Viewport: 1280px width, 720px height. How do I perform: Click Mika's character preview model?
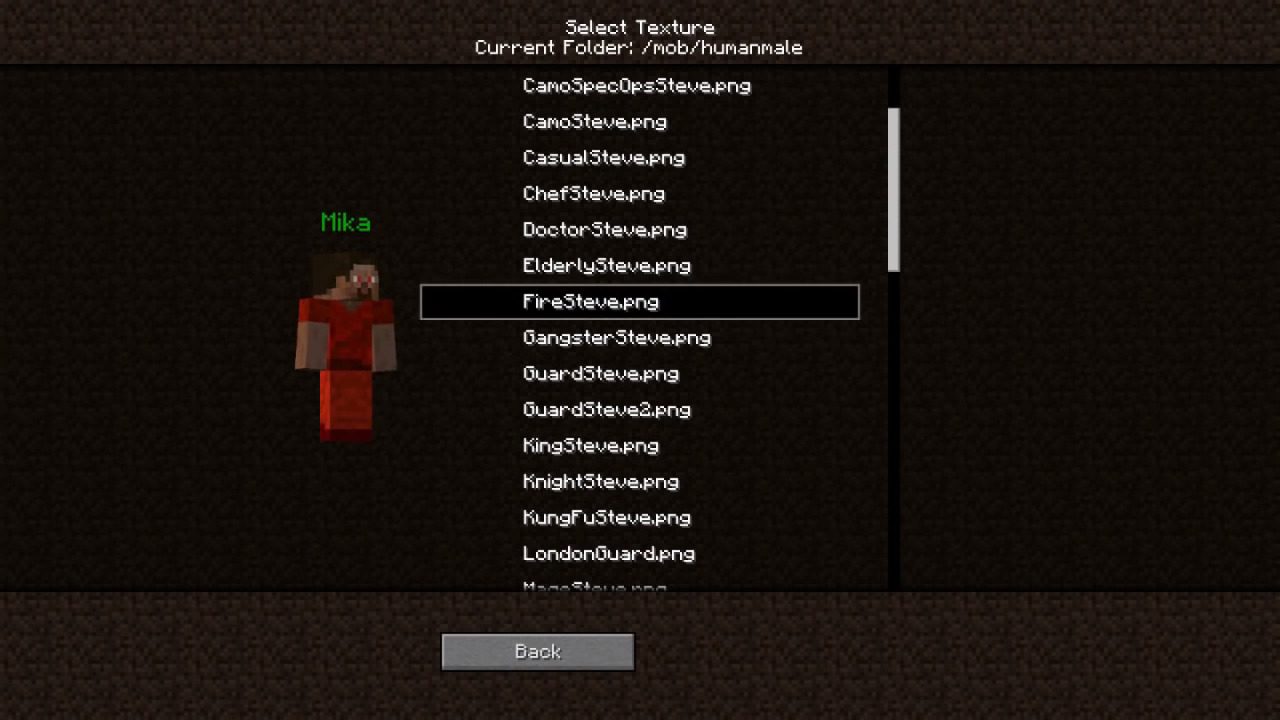pyautogui.click(x=345, y=340)
